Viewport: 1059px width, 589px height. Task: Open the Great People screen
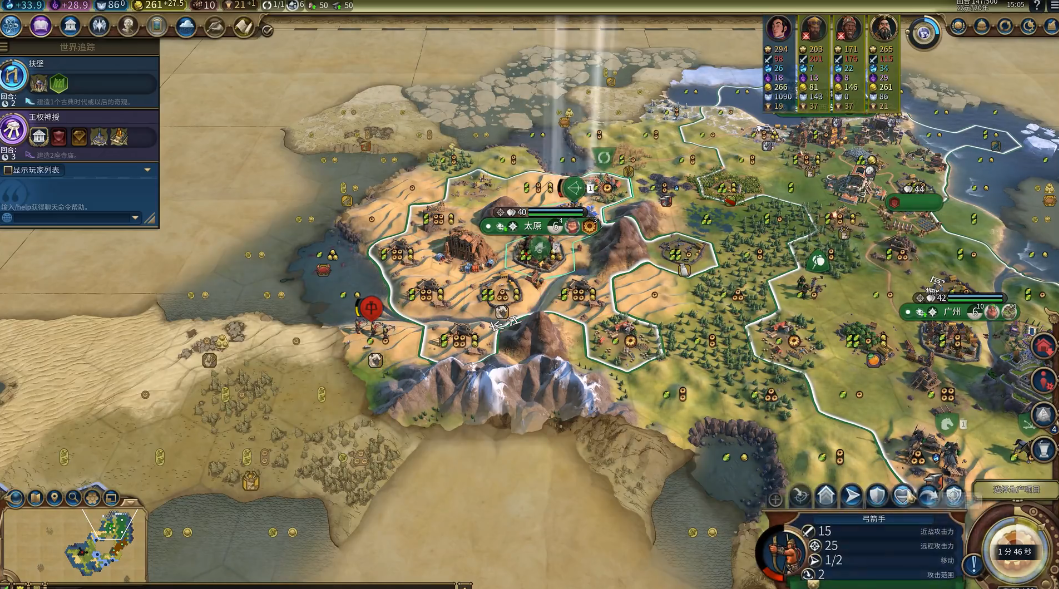click(129, 26)
